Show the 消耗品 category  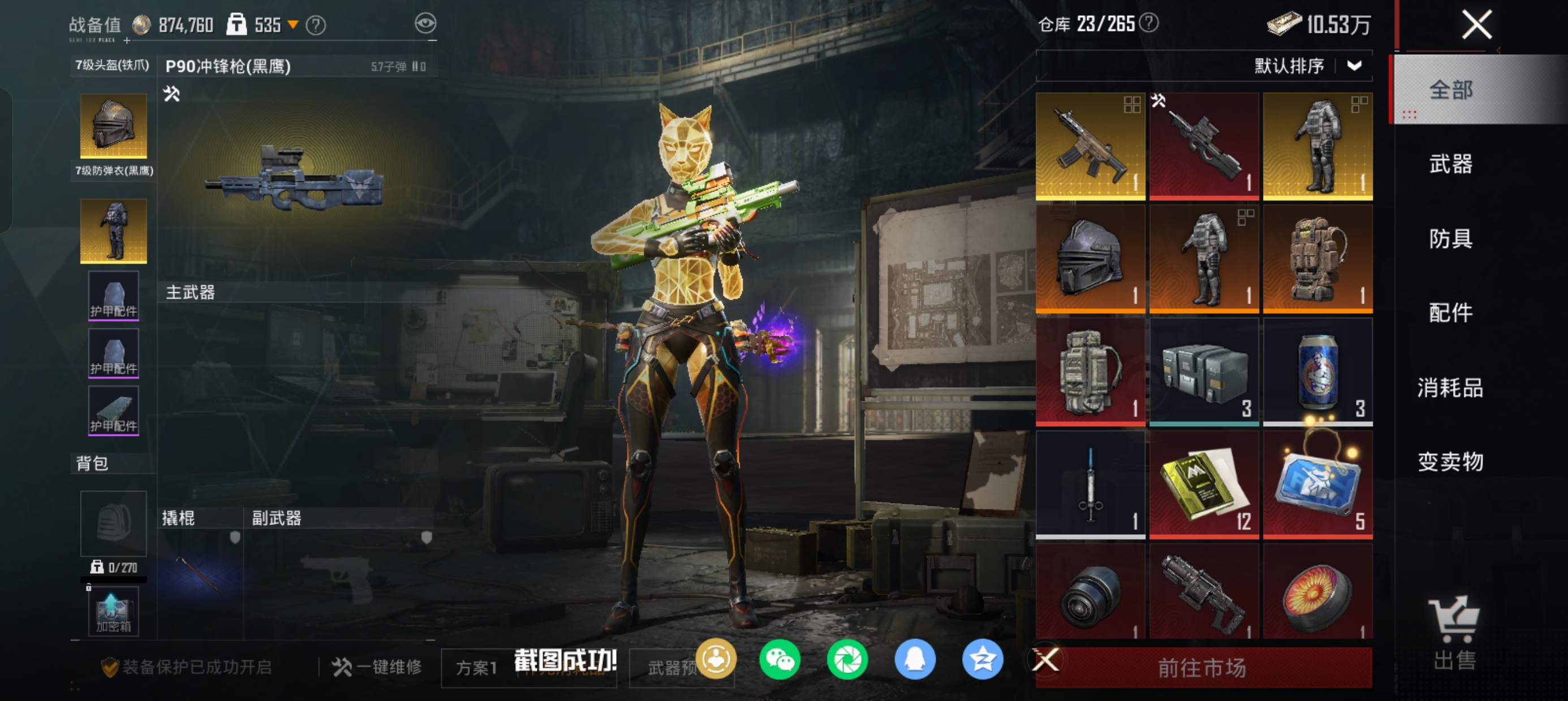coord(1450,388)
